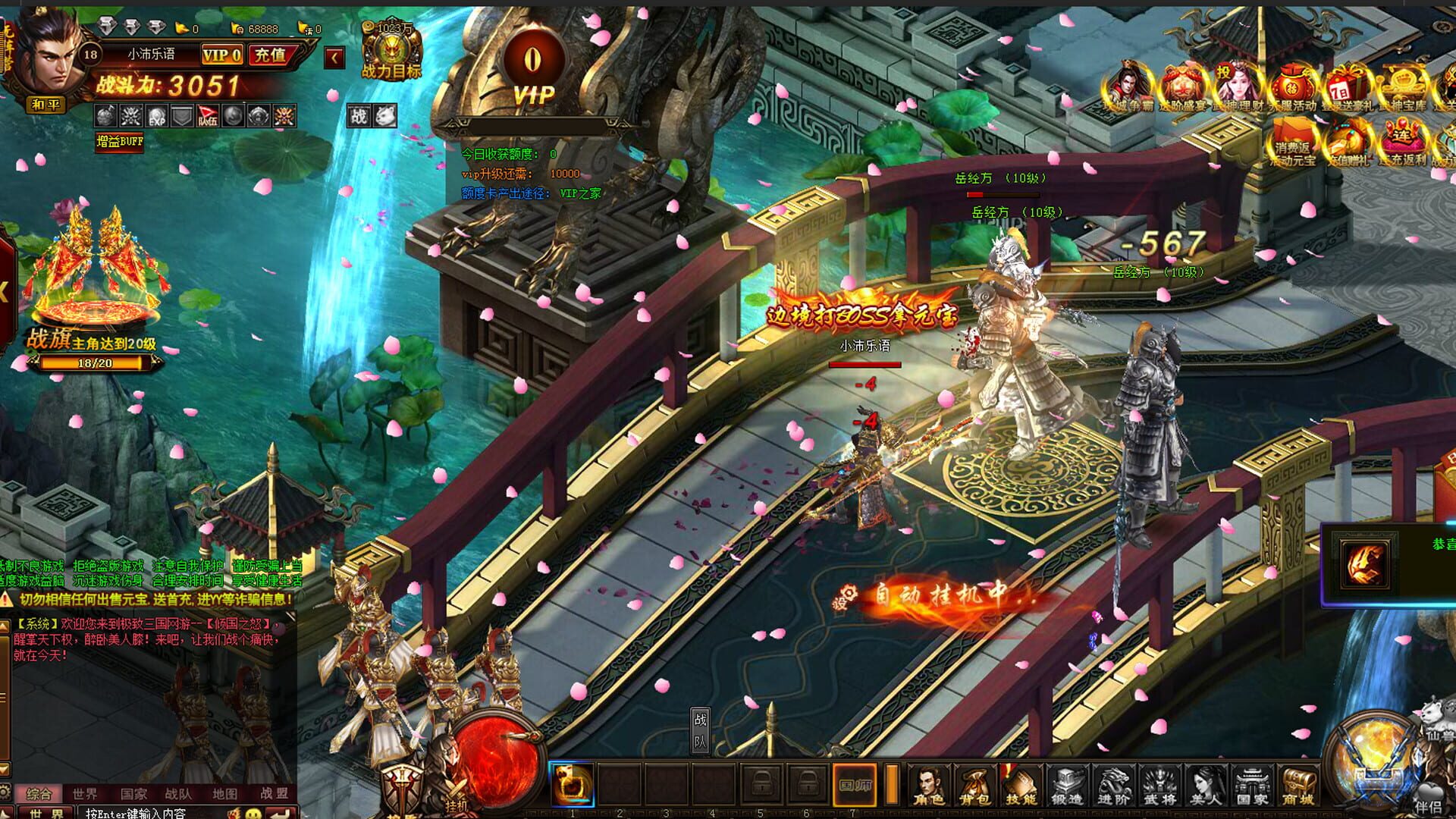Collapse the player info panel arrow
This screenshot has height=819, width=1456.
[335, 57]
